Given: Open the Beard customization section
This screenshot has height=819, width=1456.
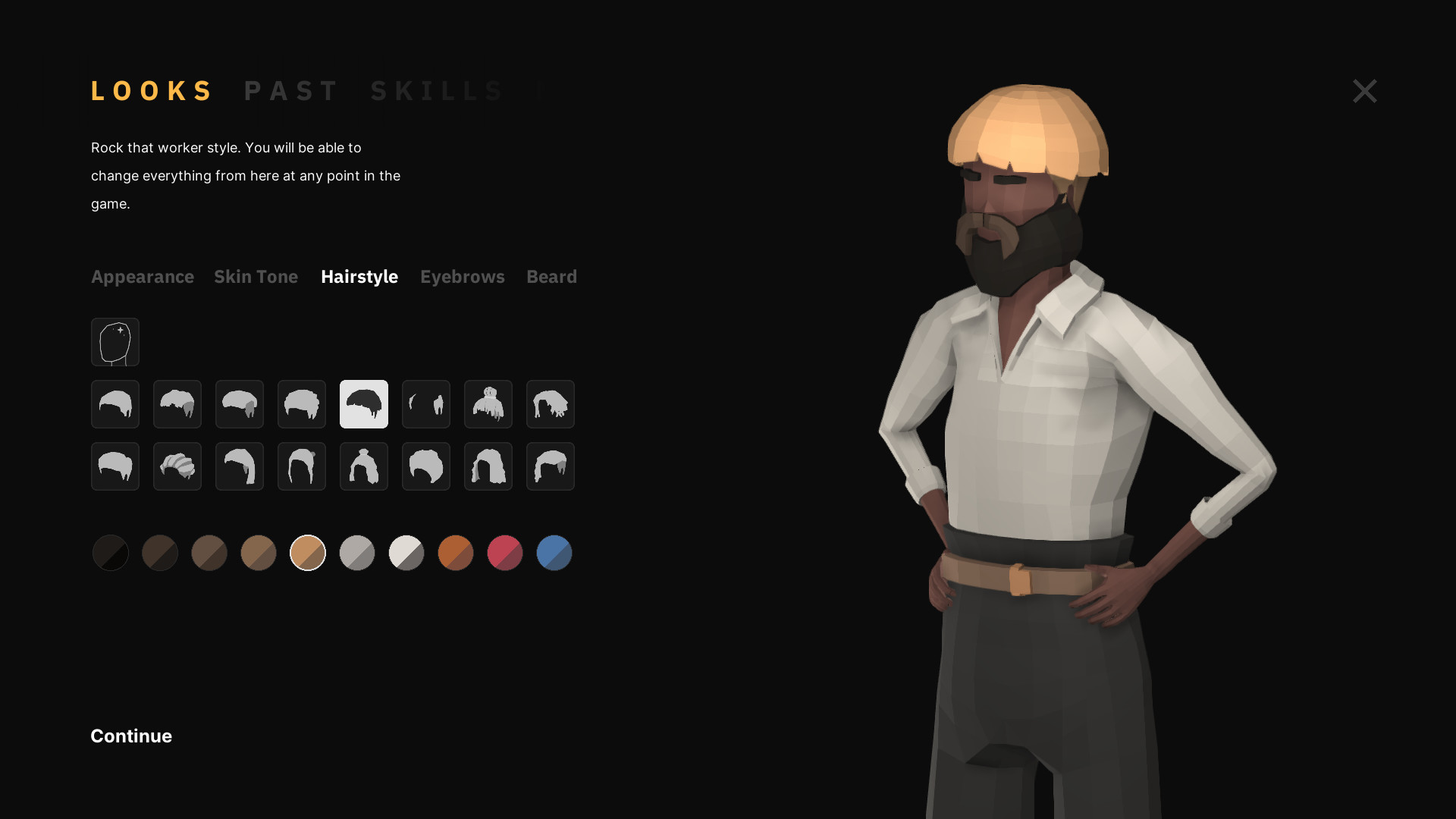Looking at the screenshot, I should click(x=551, y=277).
